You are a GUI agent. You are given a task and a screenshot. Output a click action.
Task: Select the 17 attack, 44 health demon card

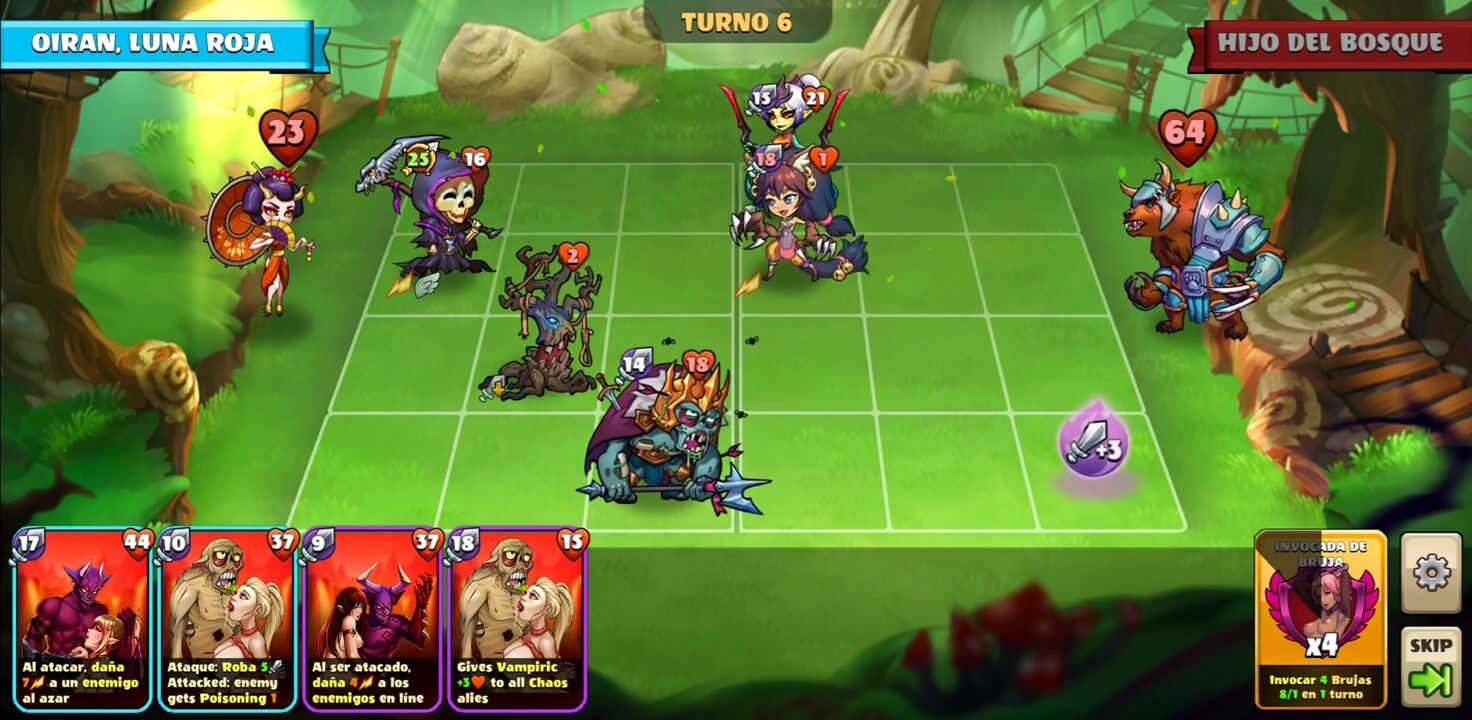(x=83, y=620)
